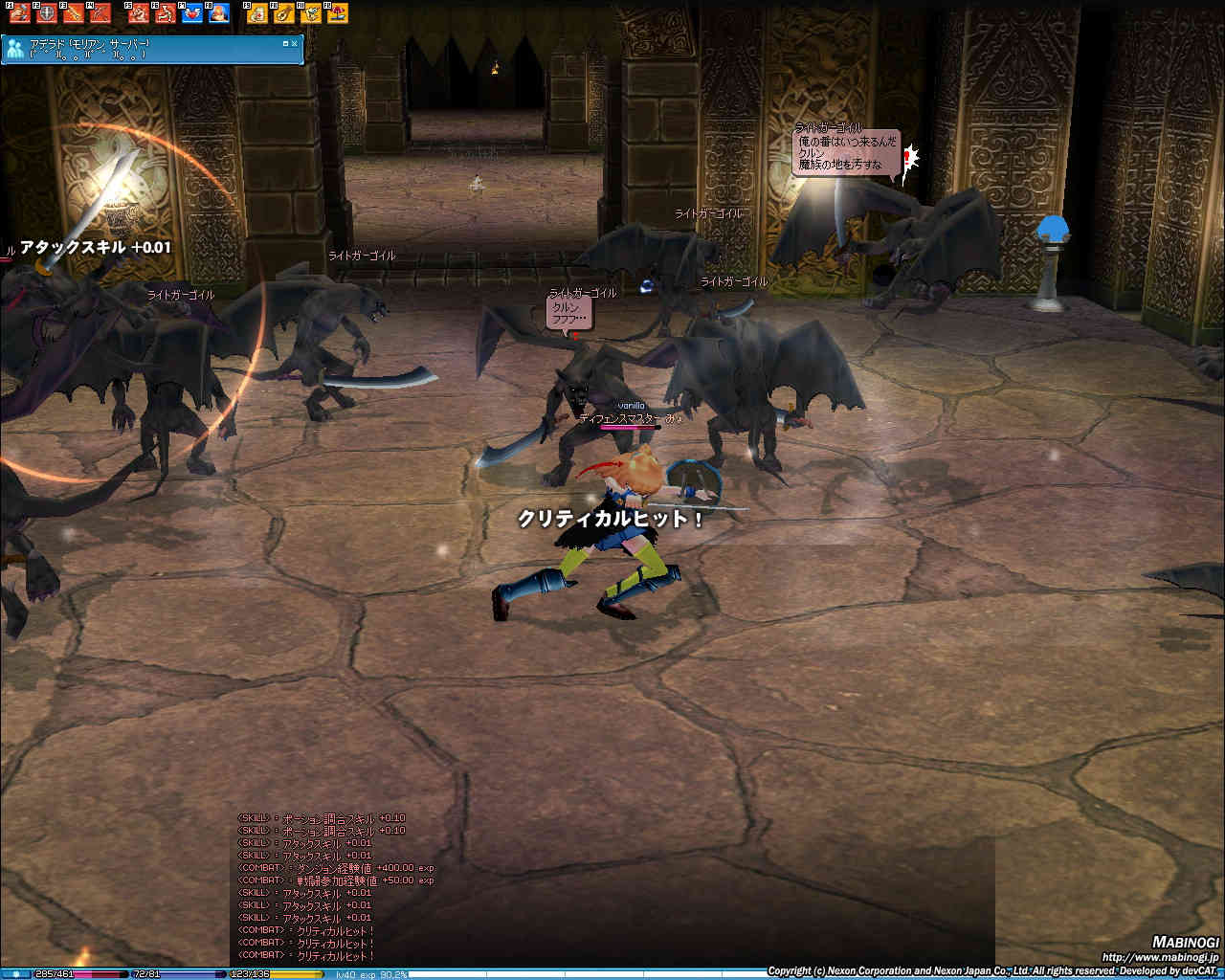Cast the F7 winged heart healing skill
1225x980 pixels.
click(x=192, y=13)
